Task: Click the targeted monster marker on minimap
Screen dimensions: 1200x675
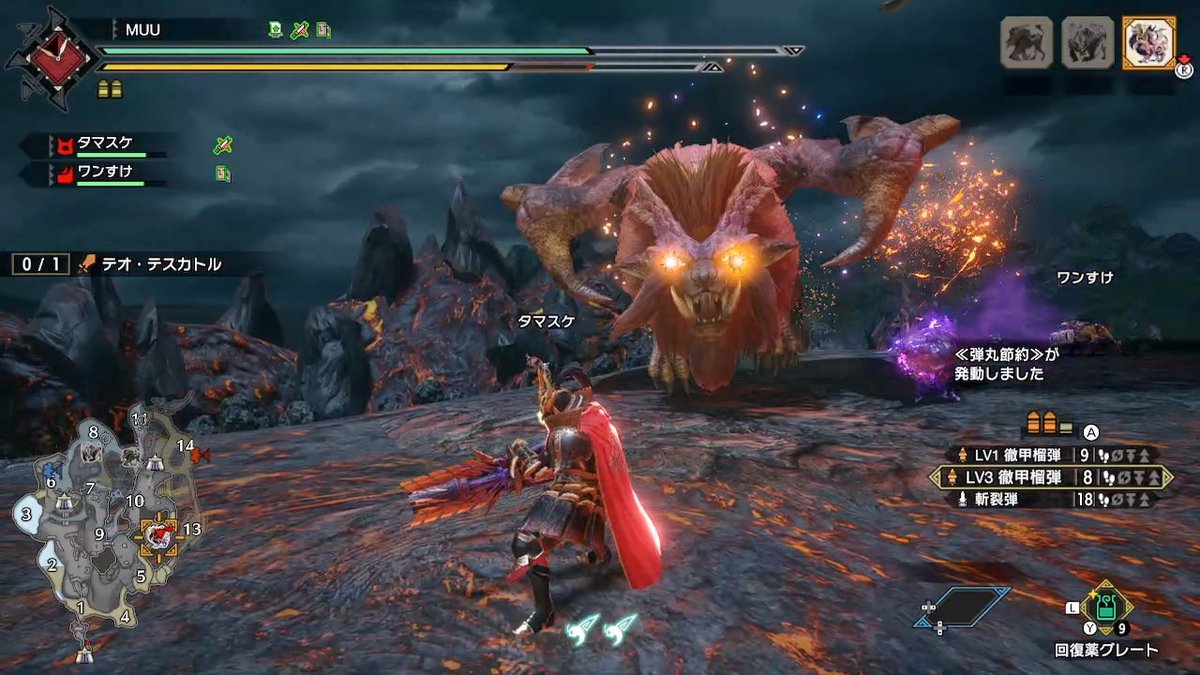Action: pos(158,536)
